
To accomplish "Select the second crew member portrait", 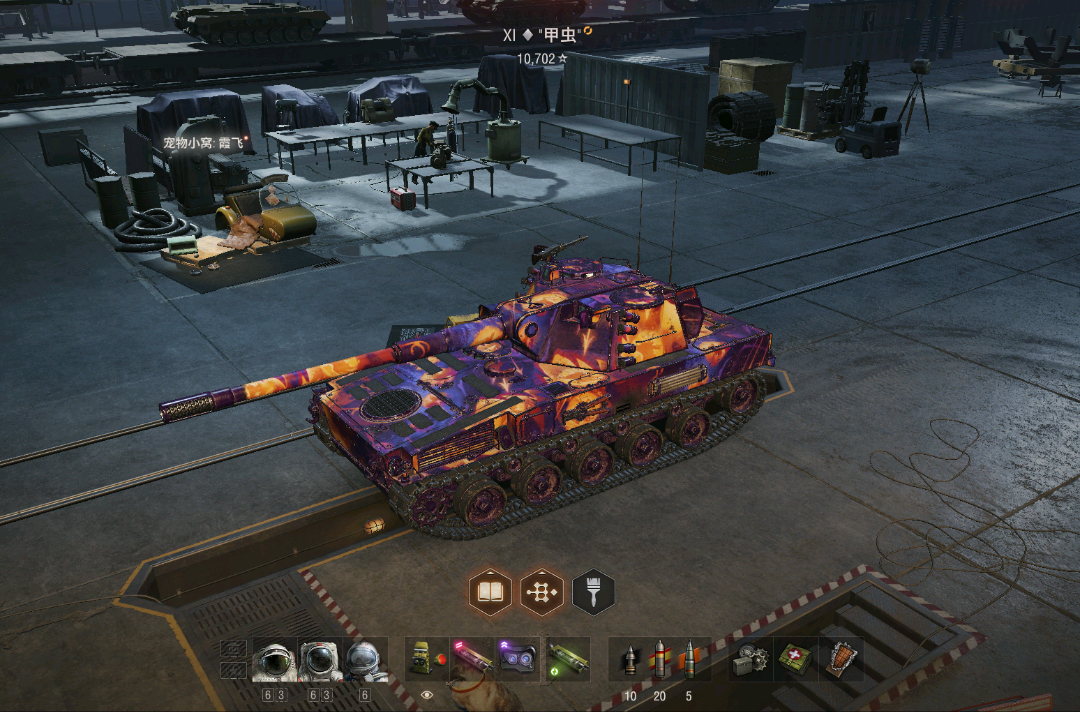I will pos(320,660).
